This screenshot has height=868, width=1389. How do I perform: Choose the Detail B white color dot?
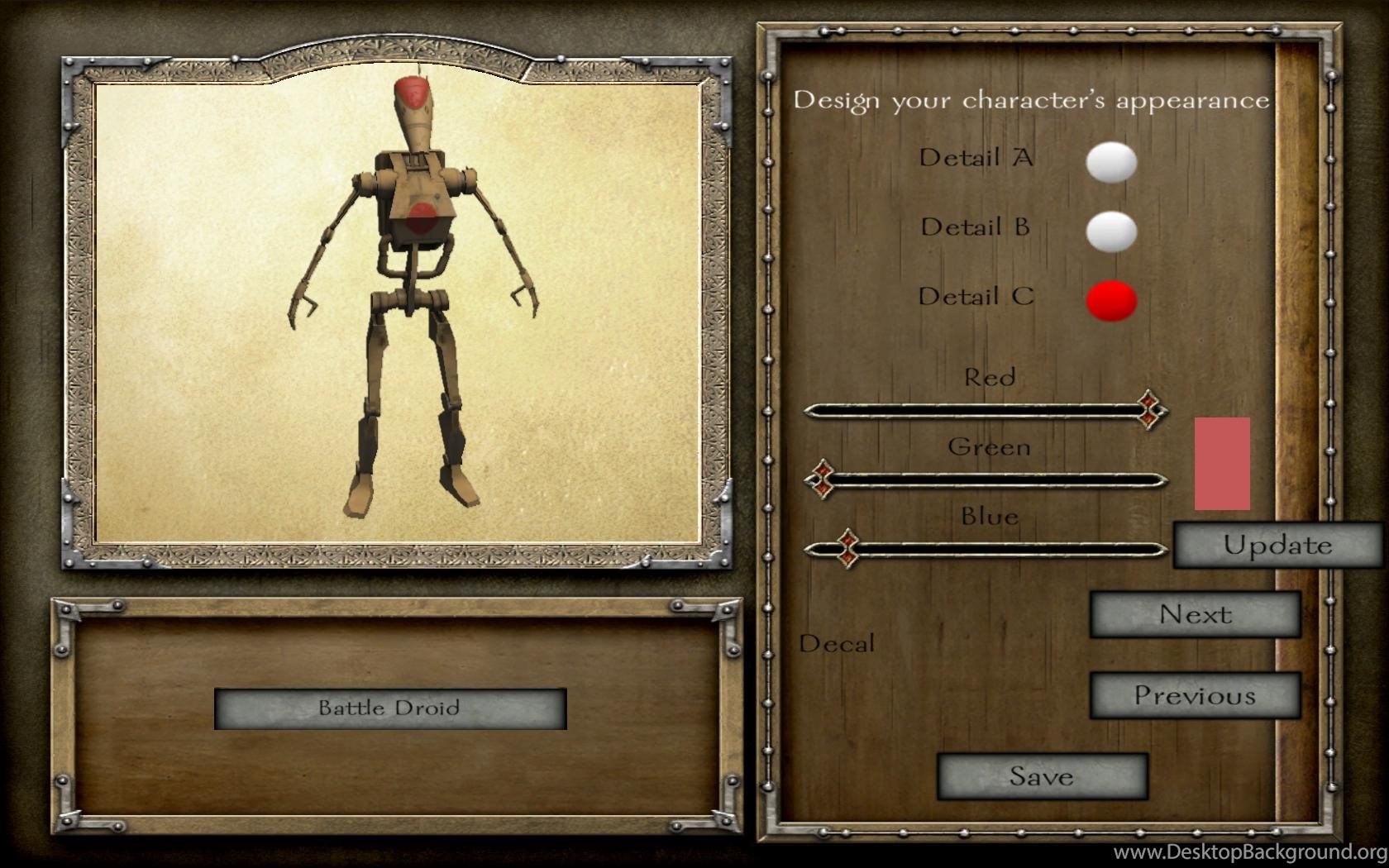[x=1111, y=231]
